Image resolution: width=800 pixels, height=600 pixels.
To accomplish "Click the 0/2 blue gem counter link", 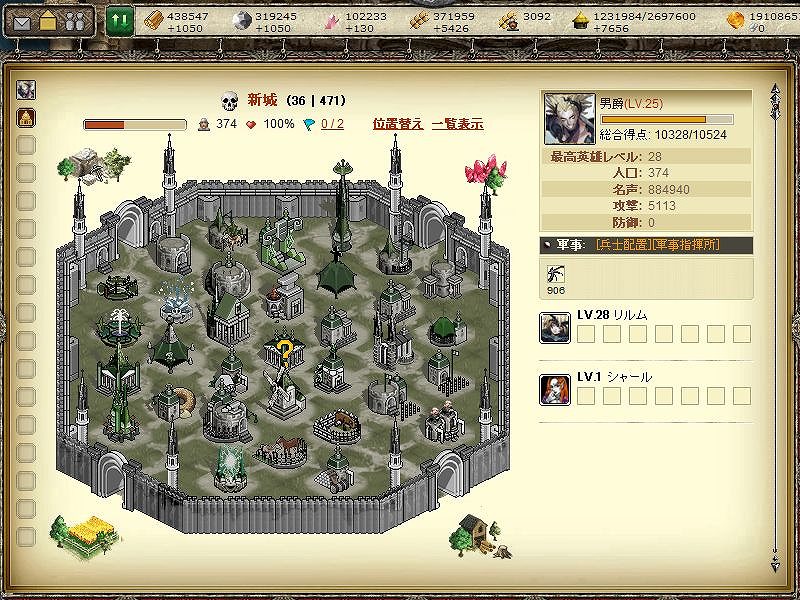I will coord(331,124).
